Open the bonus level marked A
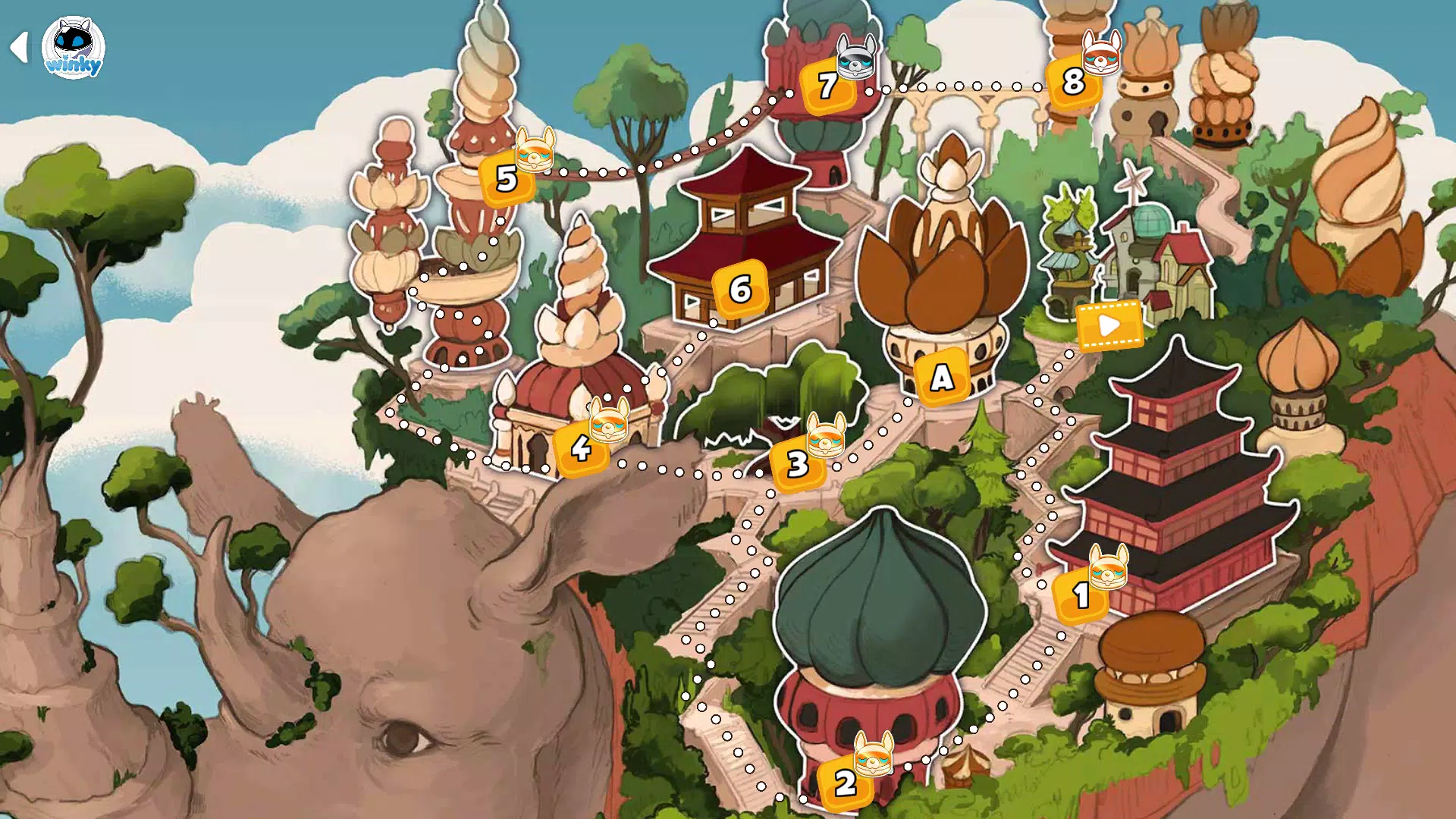This screenshot has width=1456, height=819. [940, 377]
